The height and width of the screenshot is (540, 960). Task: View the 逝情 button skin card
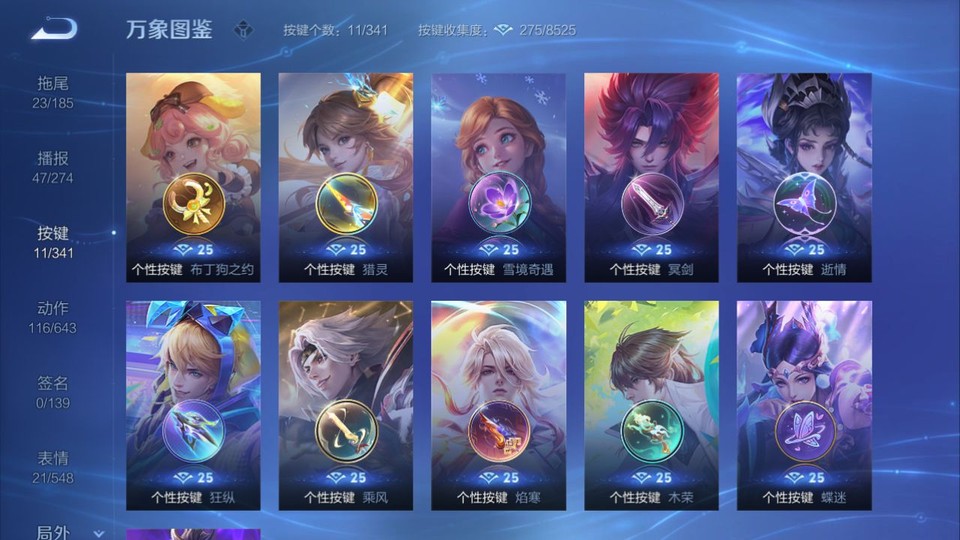804,177
